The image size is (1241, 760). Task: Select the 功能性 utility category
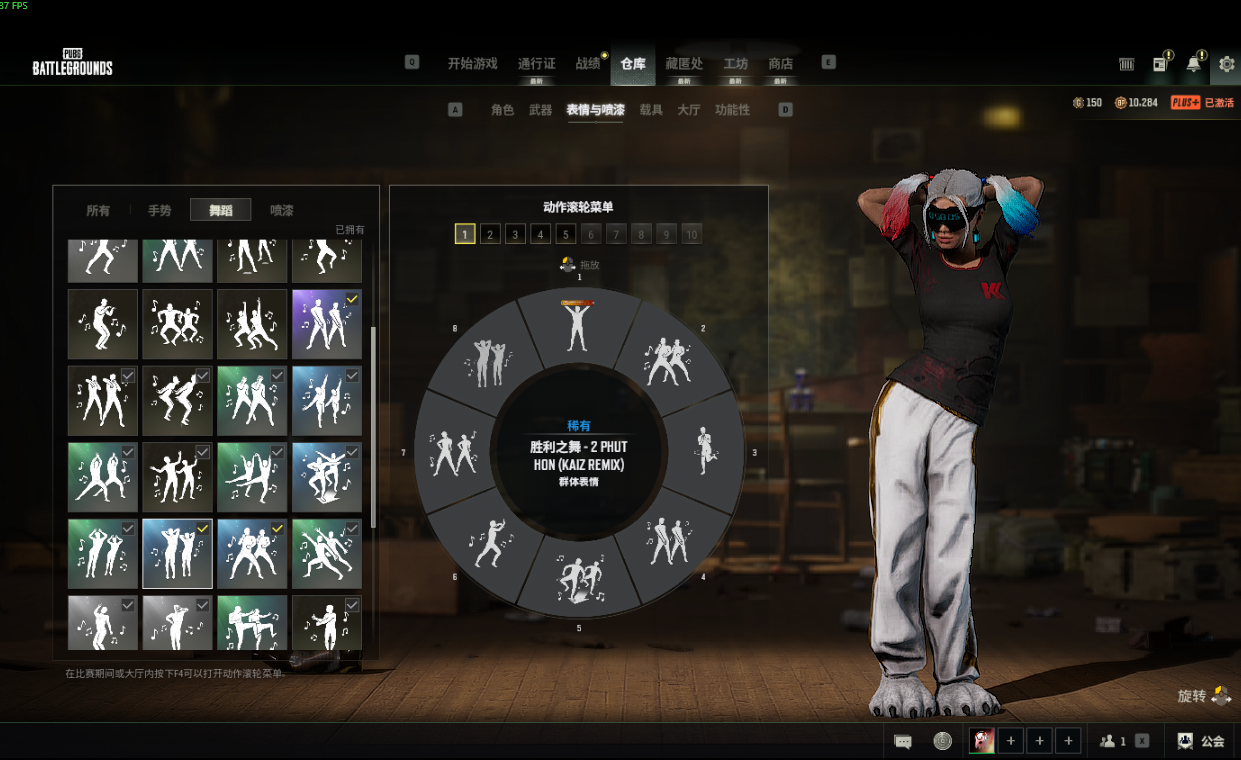(732, 110)
